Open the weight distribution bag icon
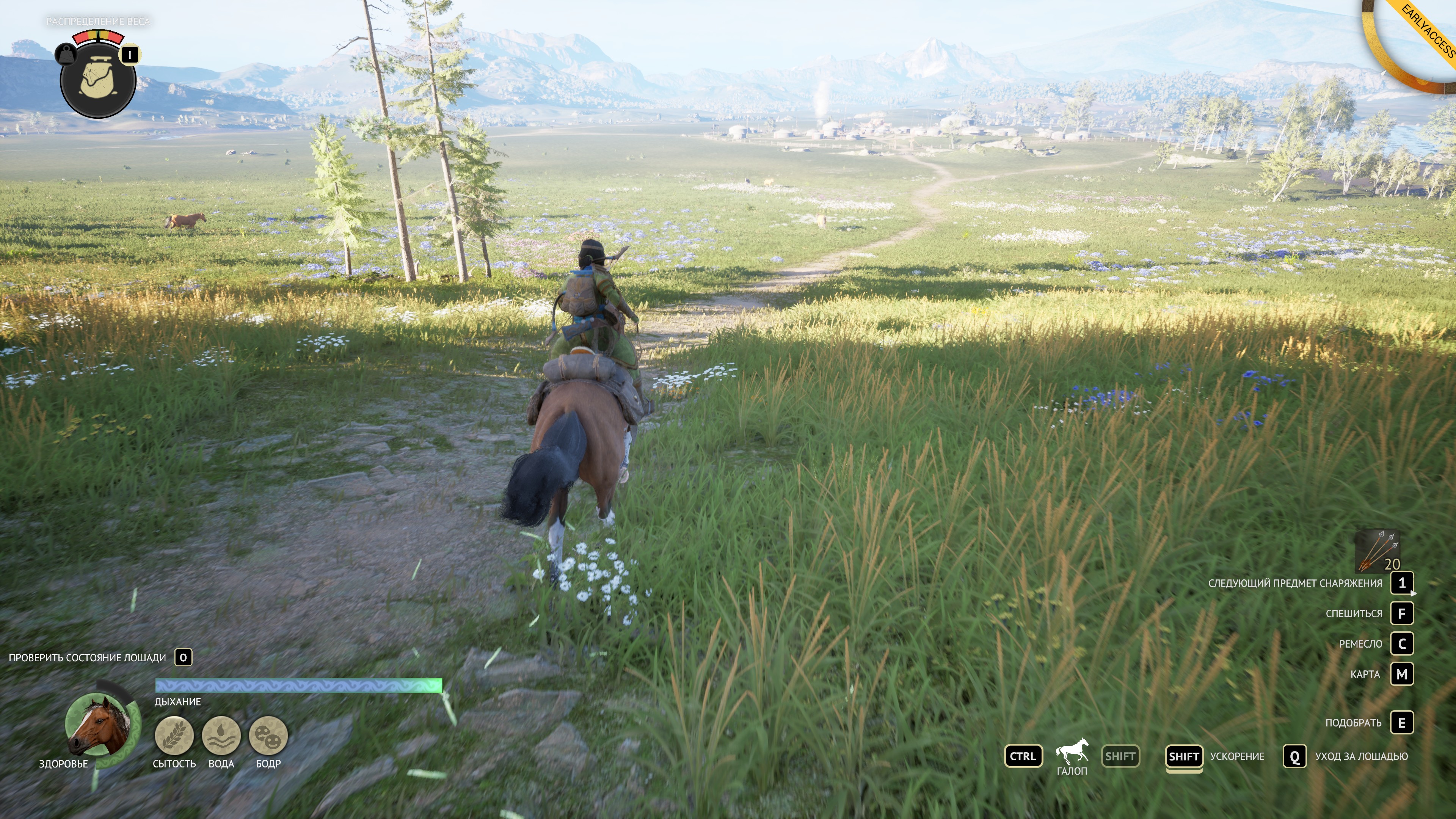 [x=98, y=80]
